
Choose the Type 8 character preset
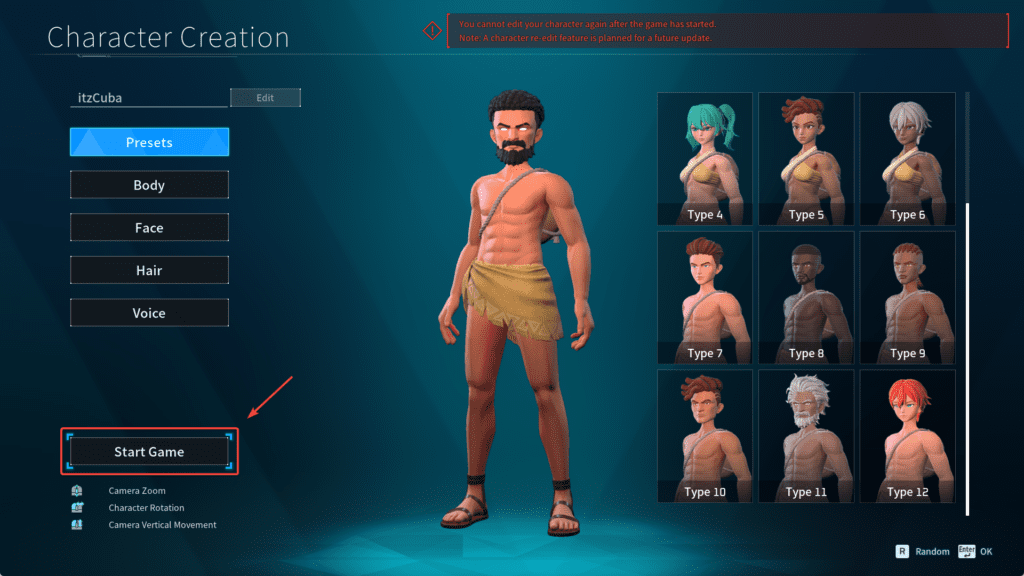pos(806,297)
